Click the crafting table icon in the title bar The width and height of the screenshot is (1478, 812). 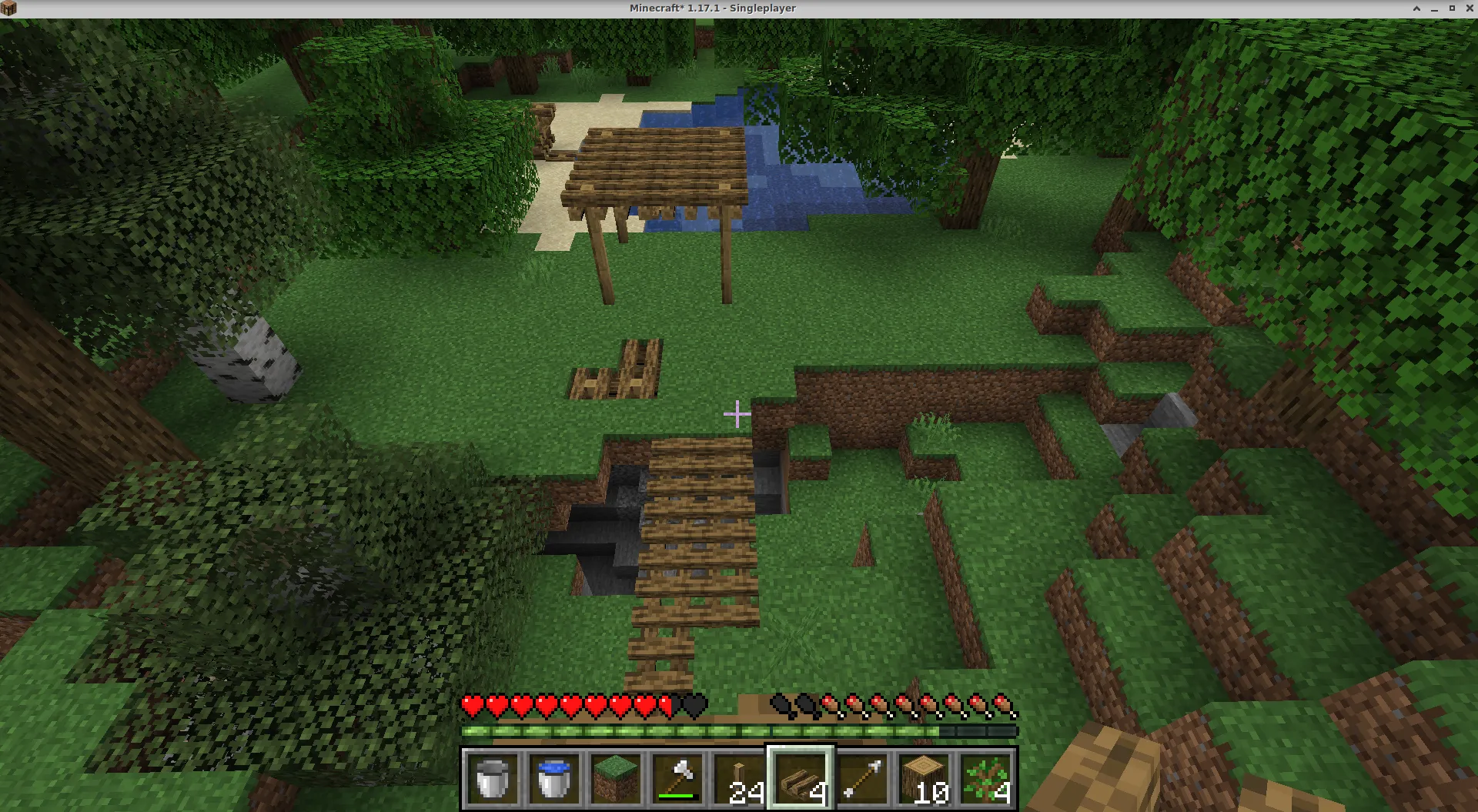9,8
